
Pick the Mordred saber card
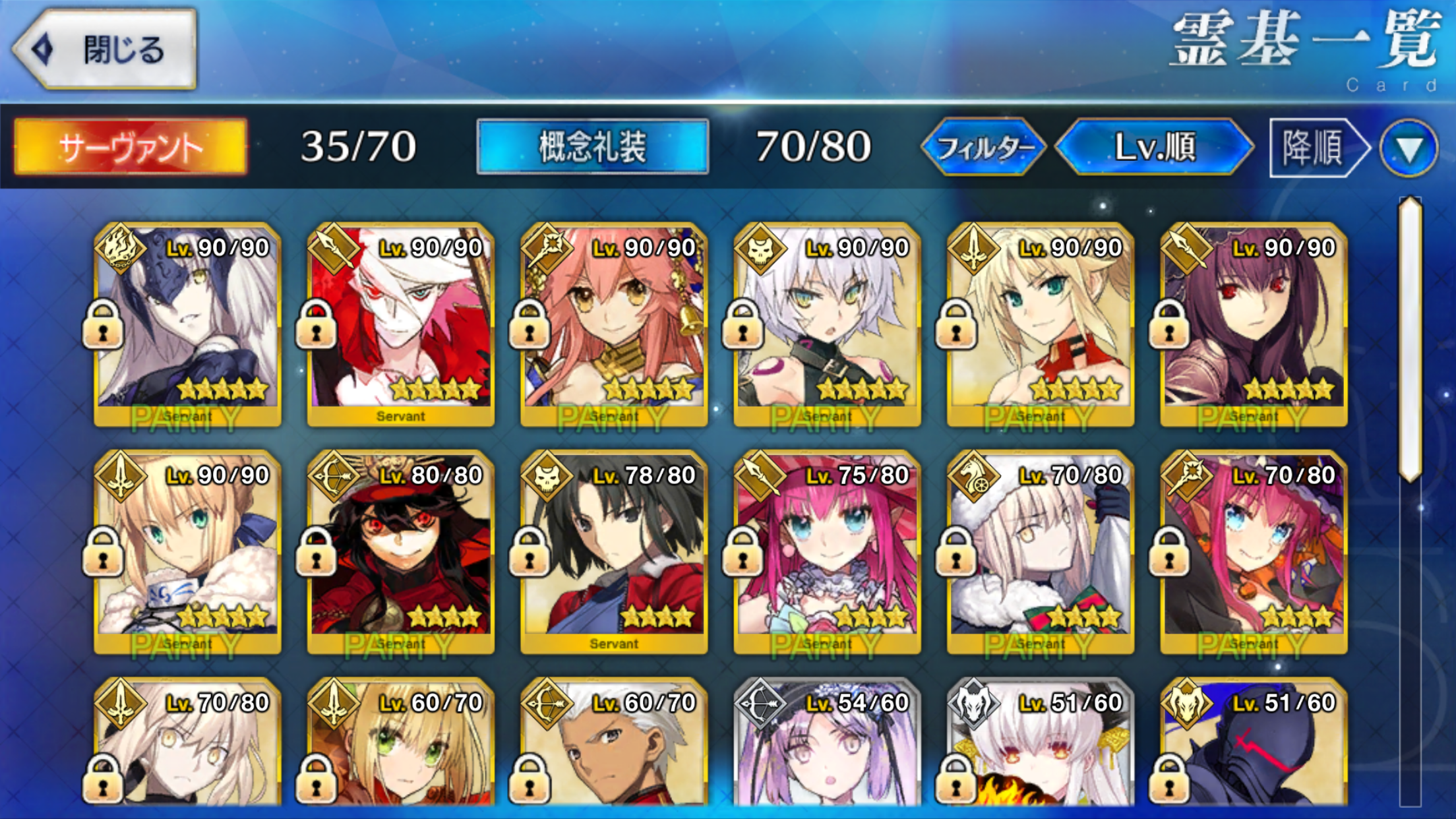coord(1040,324)
